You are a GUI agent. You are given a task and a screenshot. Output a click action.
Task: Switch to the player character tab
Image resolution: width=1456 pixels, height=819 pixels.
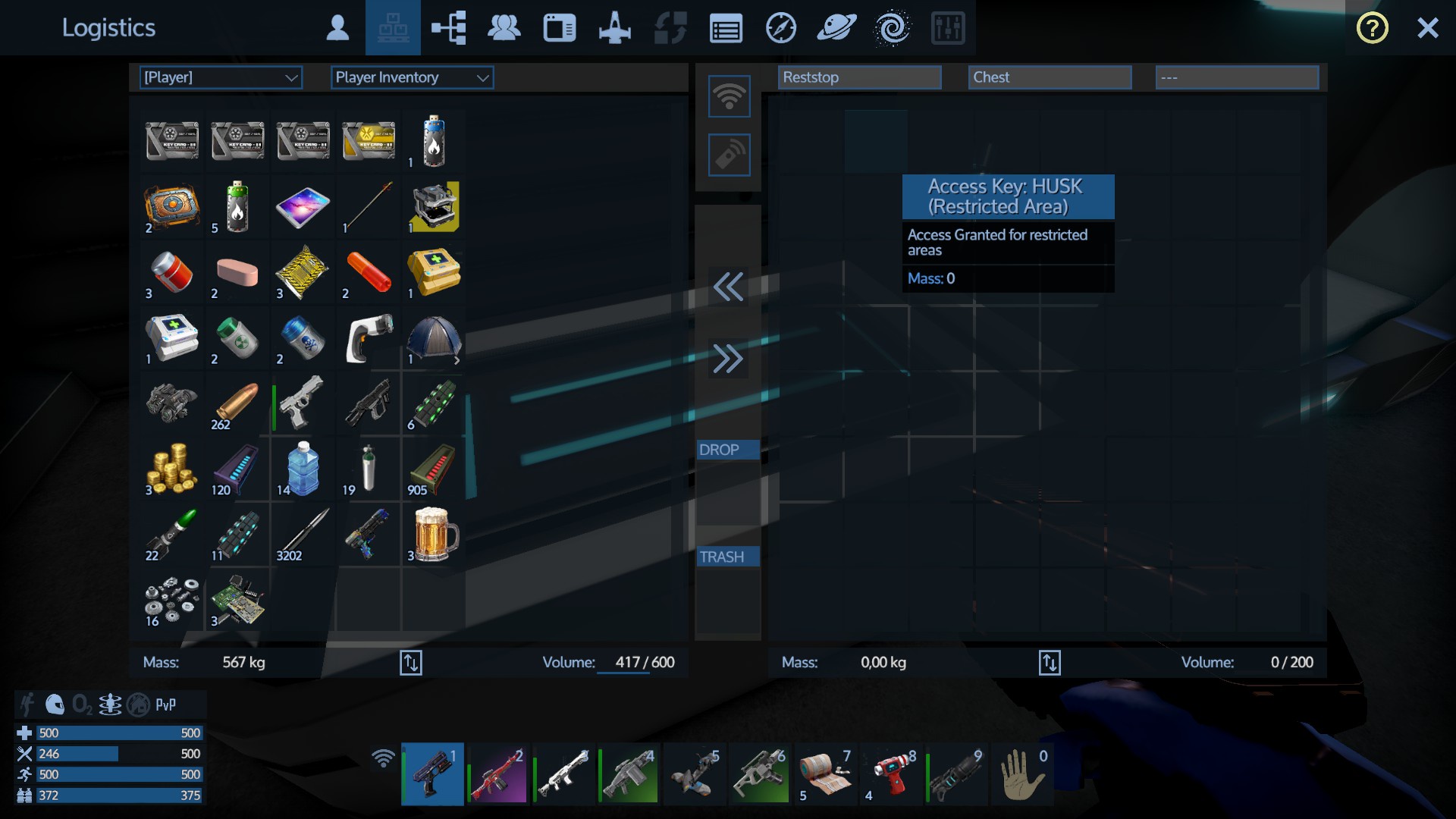tap(337, 28)
